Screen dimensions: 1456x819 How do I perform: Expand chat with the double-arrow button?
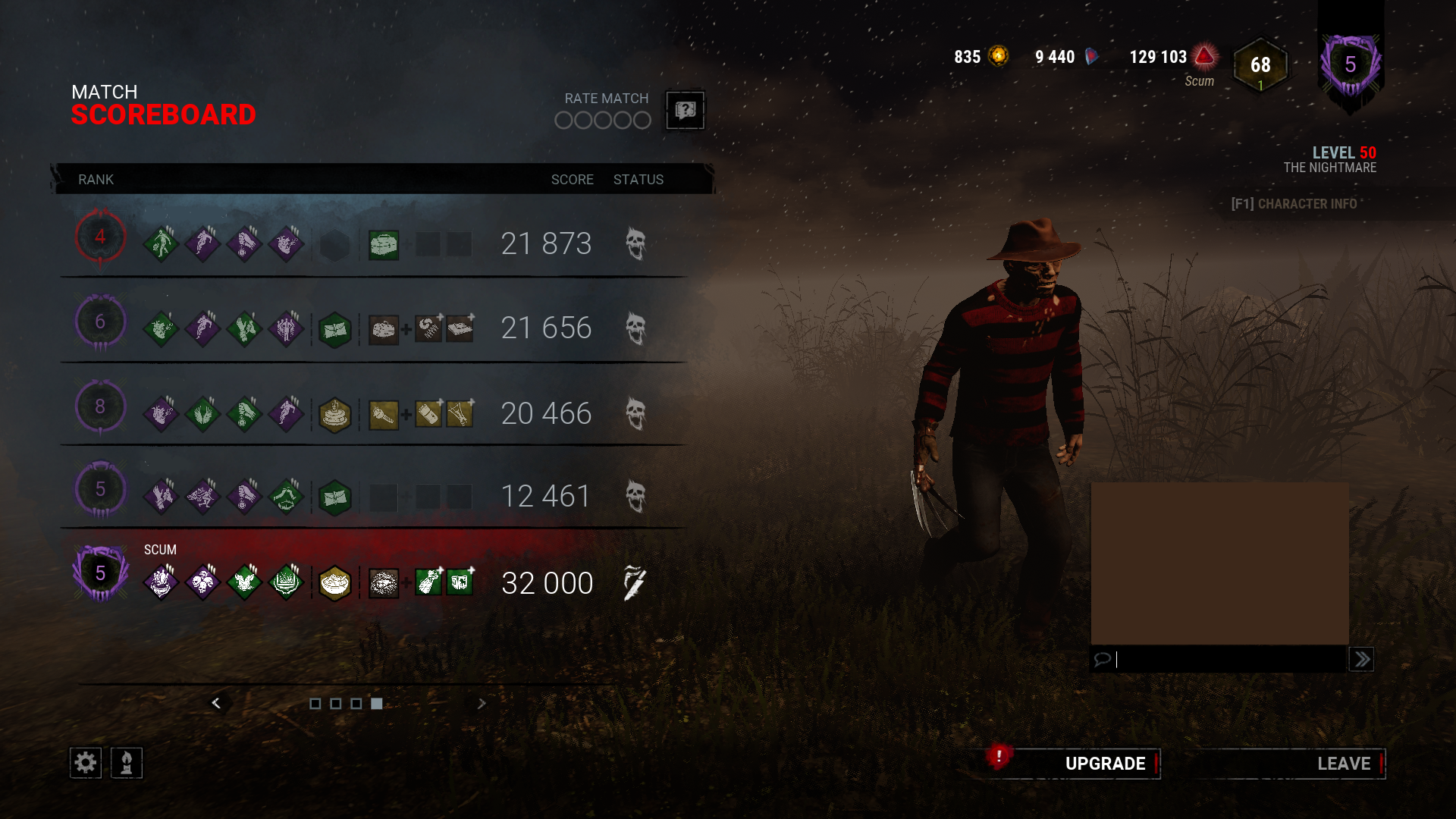1361,659
